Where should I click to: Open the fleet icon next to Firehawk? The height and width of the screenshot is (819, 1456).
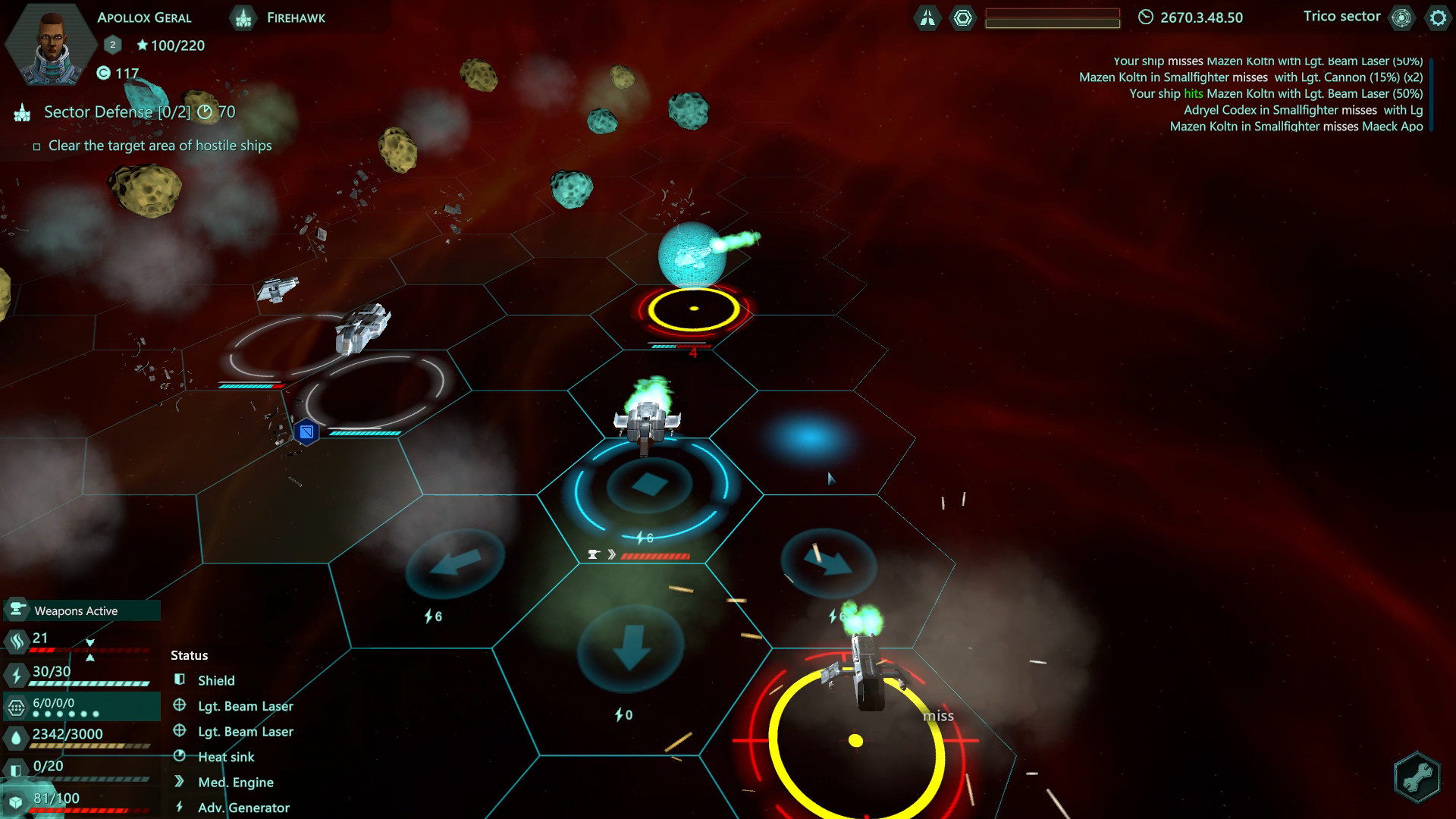point(243,17)
